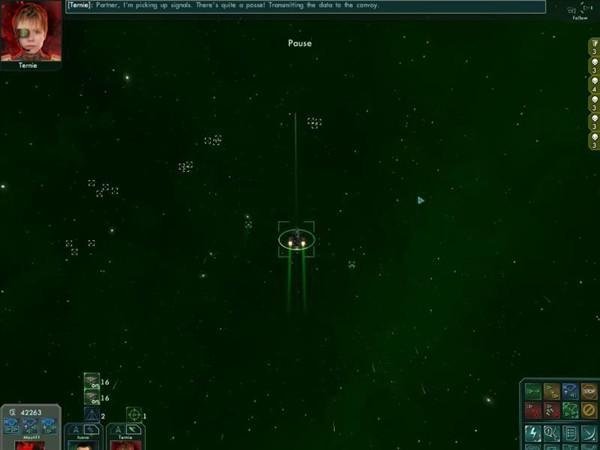Select the player's ship with selection ring
The height and width of the screenshot is (450, 600).
click(296, 240)
